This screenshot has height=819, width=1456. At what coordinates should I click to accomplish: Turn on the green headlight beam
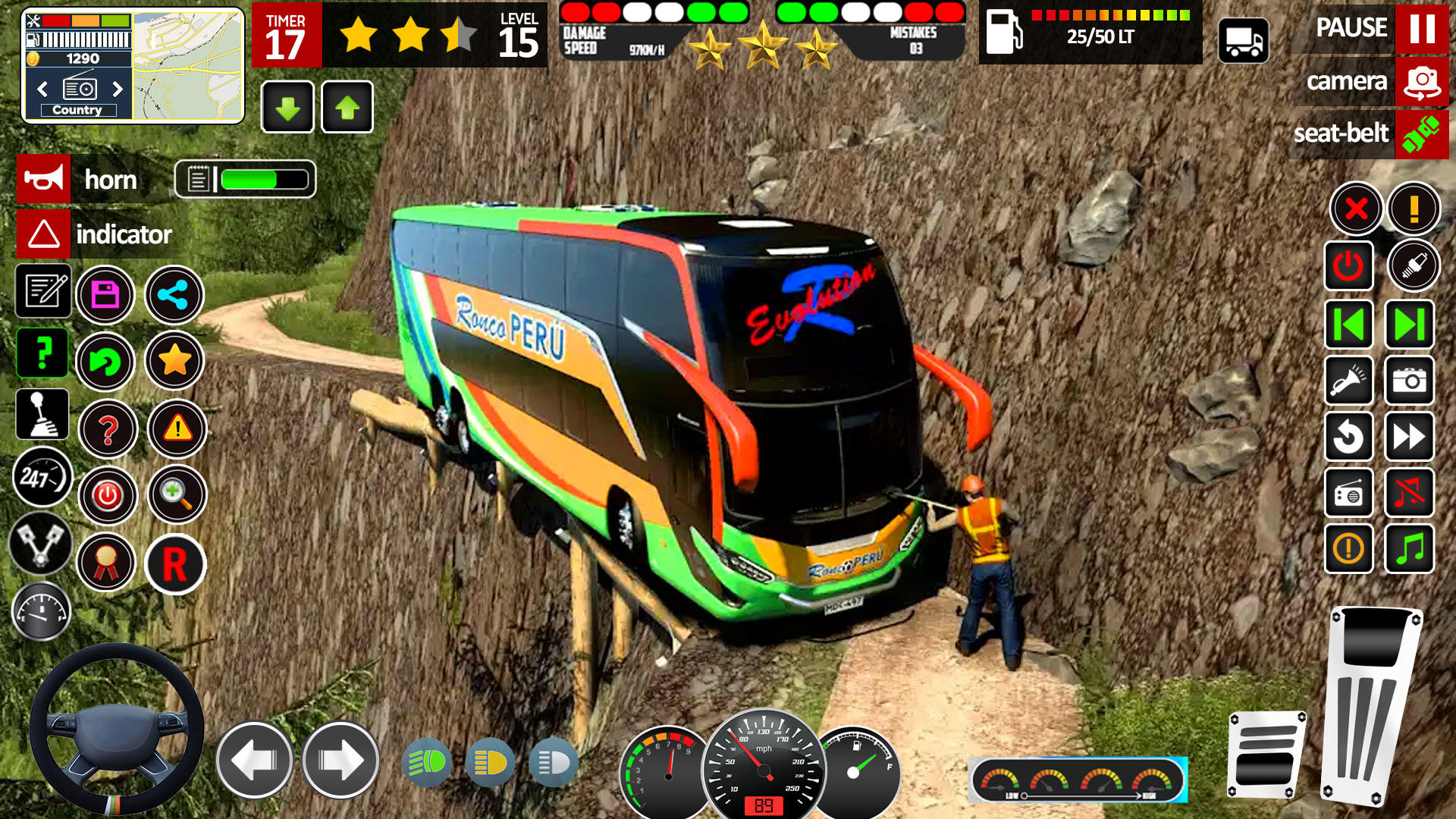click(x=428, y=762)
